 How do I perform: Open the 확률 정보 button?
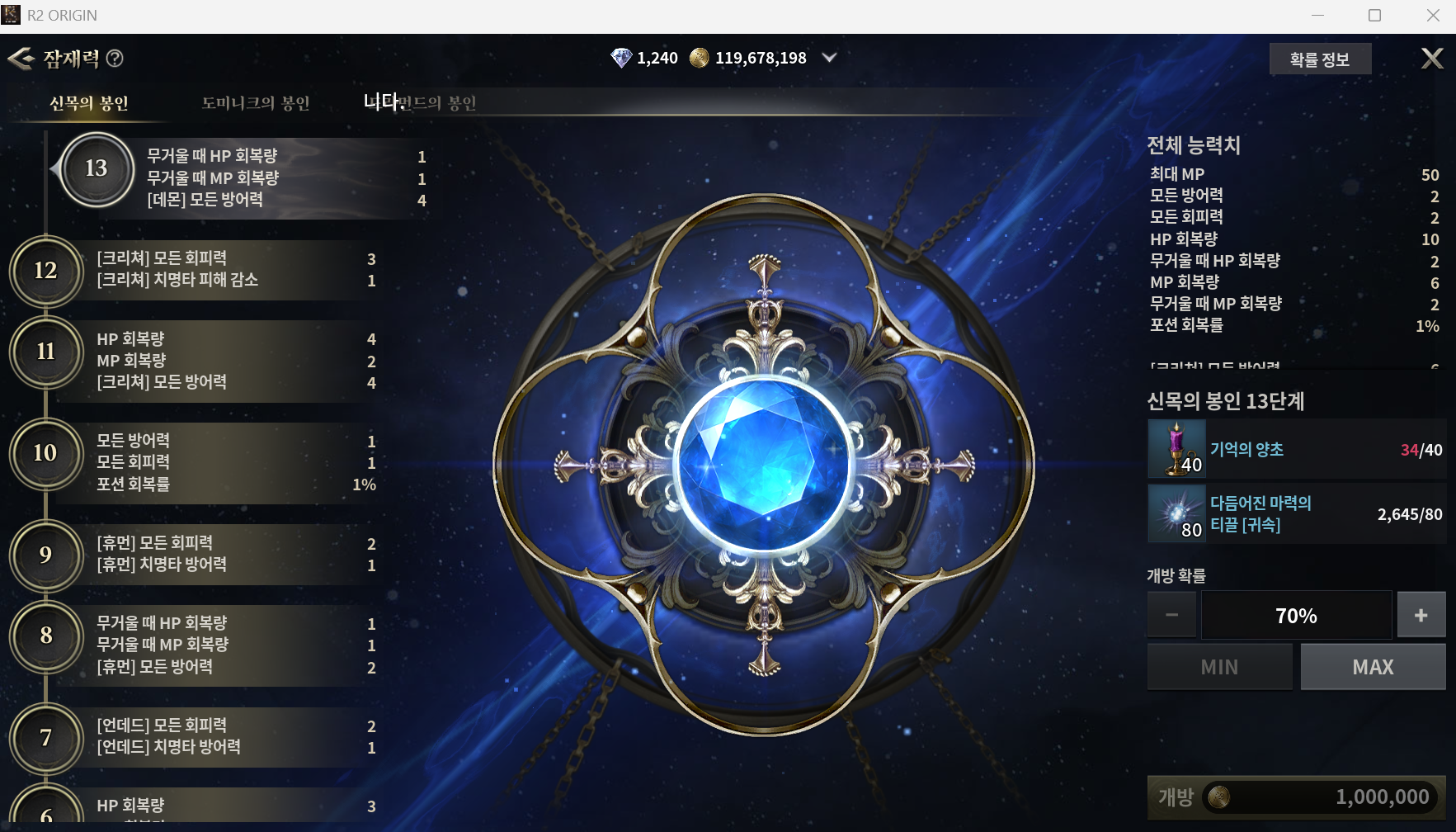point(1319,59)
